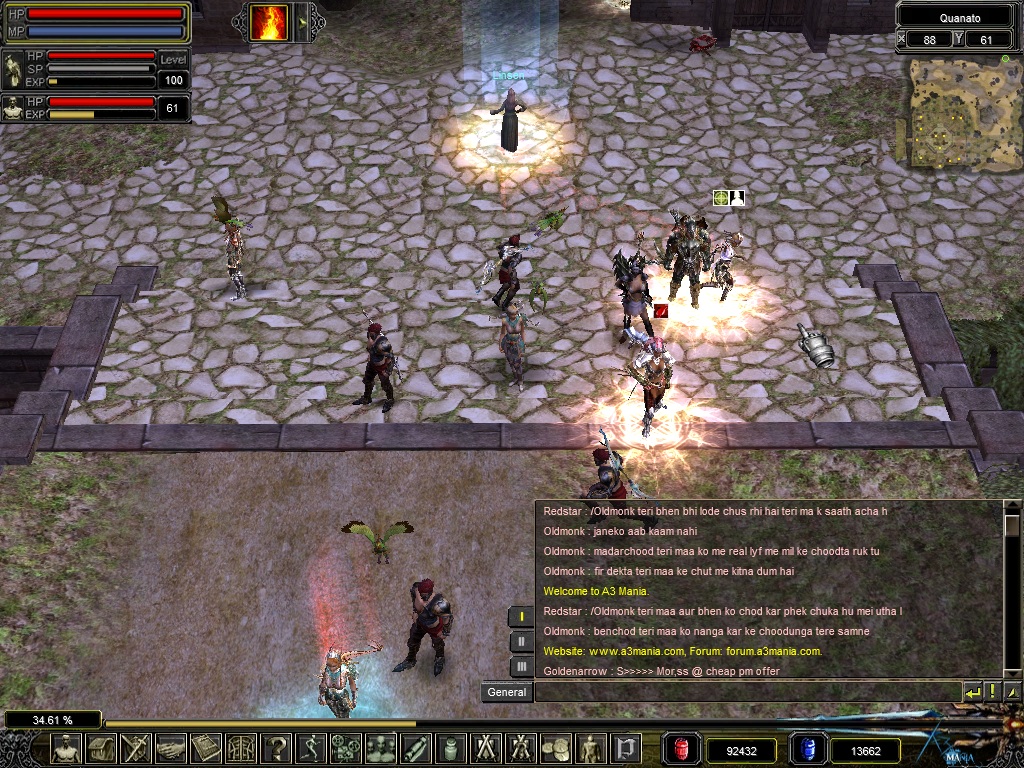This screenshot has height=768, width=1024.
Task: Click the handshake trade icon
Action: point(171,747)
